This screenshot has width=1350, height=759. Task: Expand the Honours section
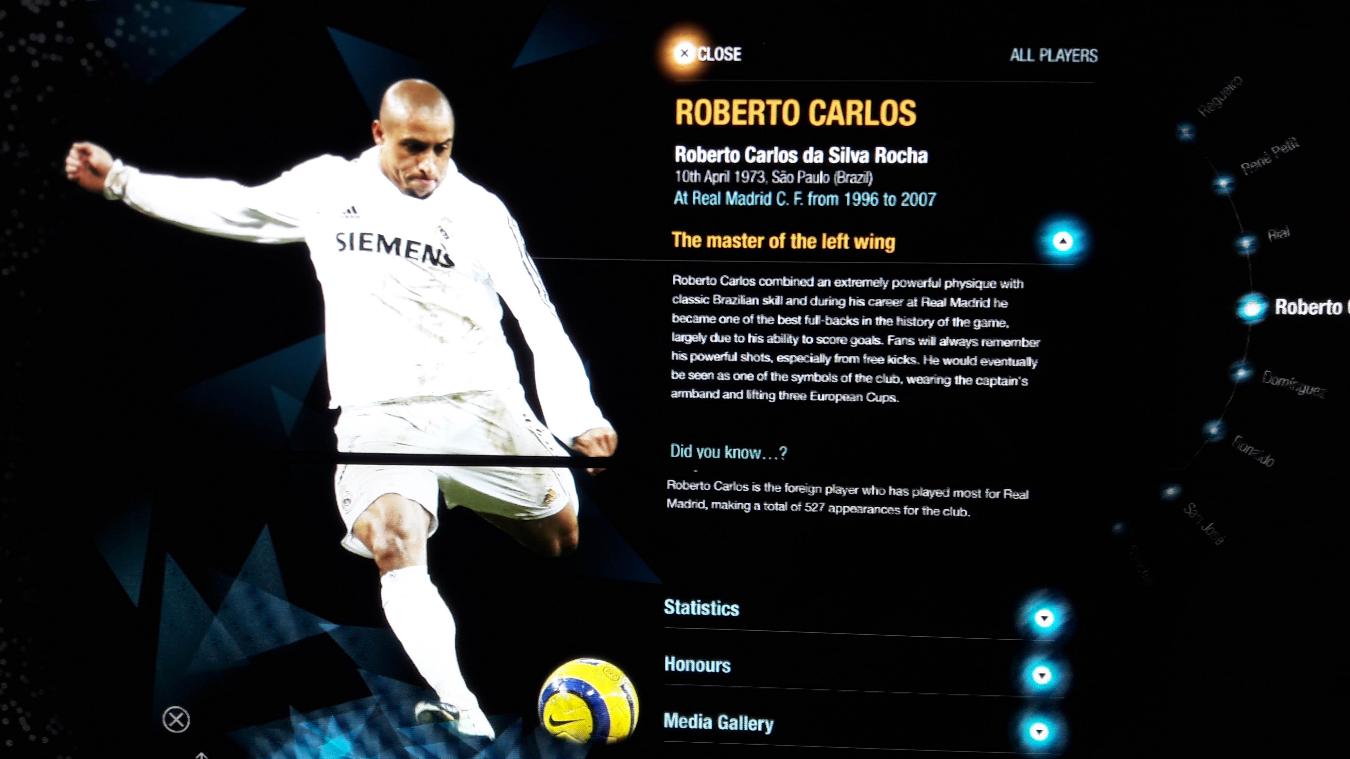point(1042,675)
